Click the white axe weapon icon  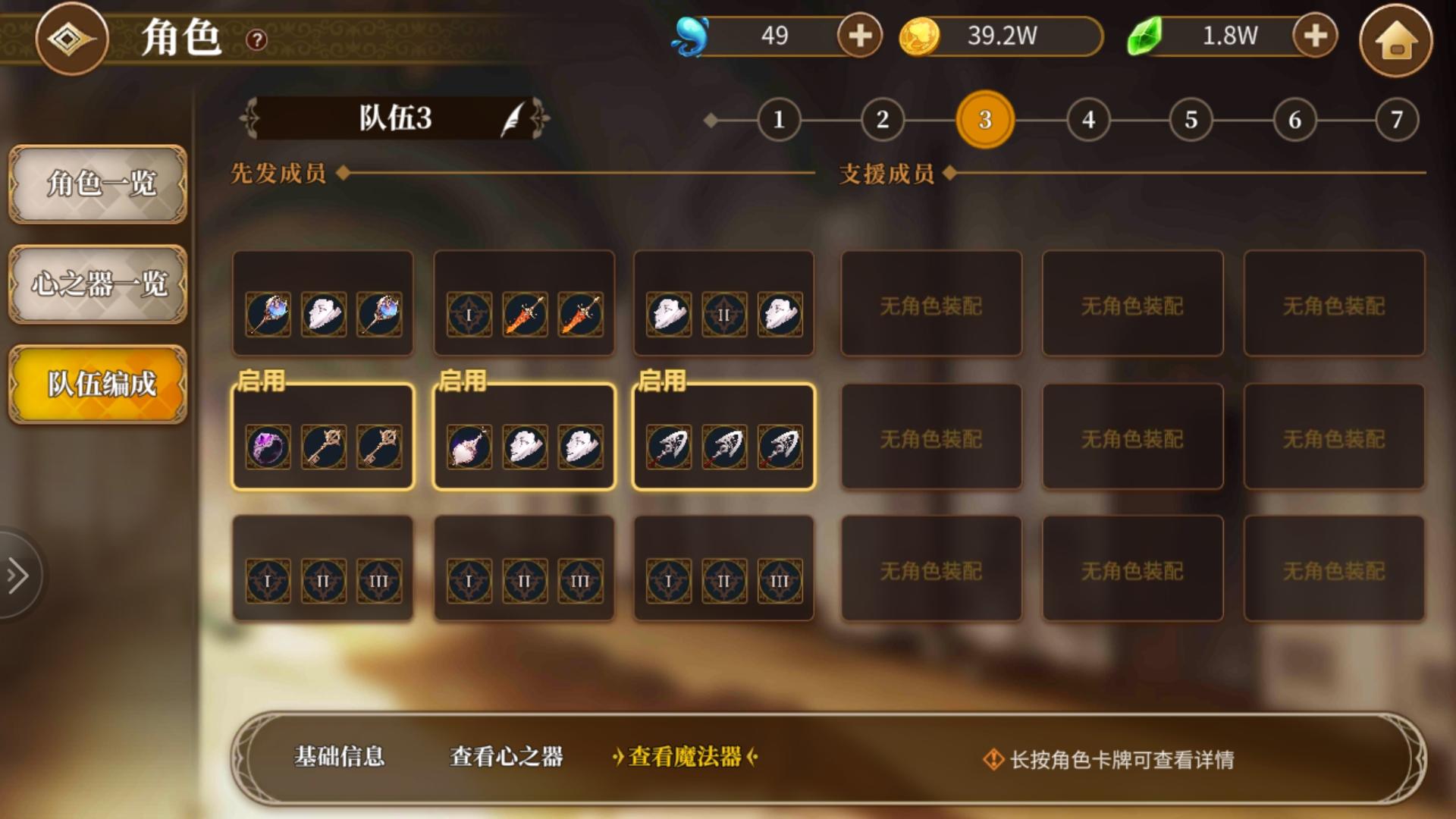pyautogui.click(x=668, y=447)
